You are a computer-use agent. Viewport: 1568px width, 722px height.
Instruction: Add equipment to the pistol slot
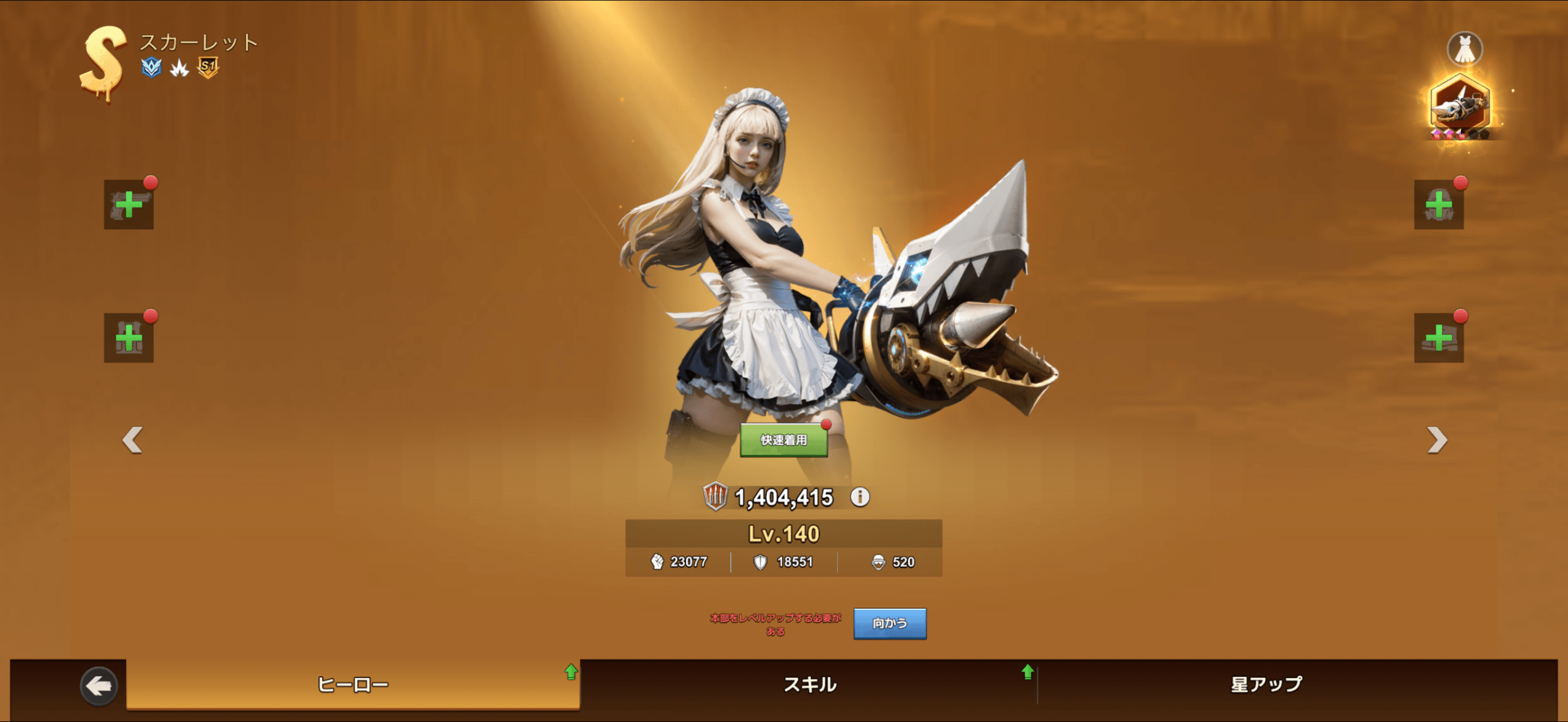coord(129,205)
